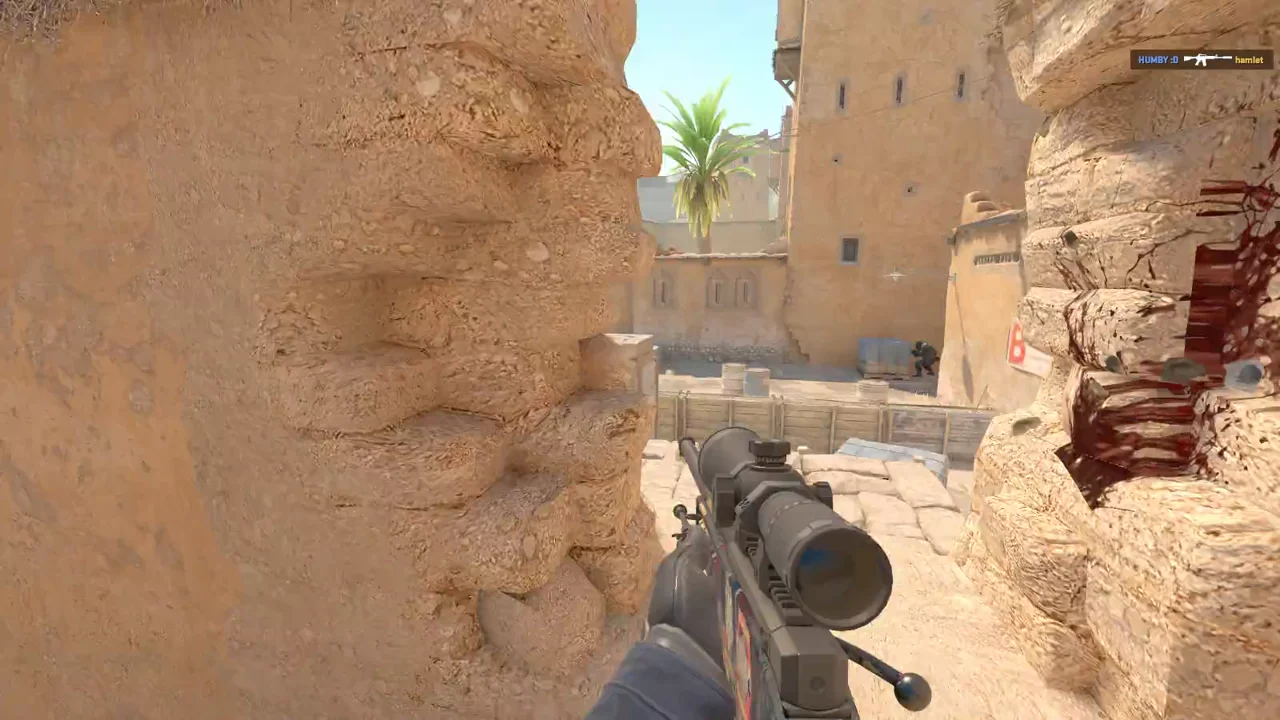
Task: Click the killfeed banner in the top right
Action: (1200, 60)
